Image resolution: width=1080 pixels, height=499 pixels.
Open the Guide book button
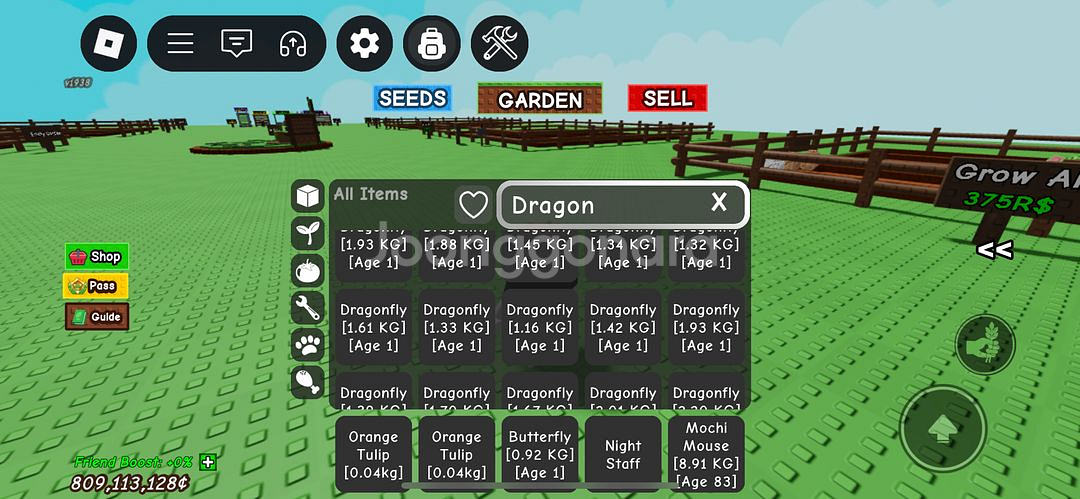[x=96, y=317]
